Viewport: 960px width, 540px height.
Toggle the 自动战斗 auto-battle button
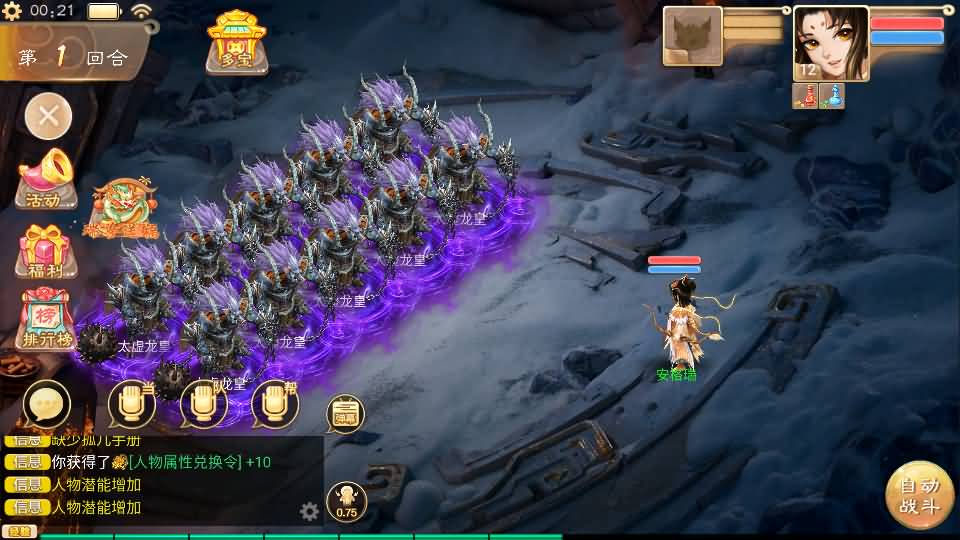[919, 495]
